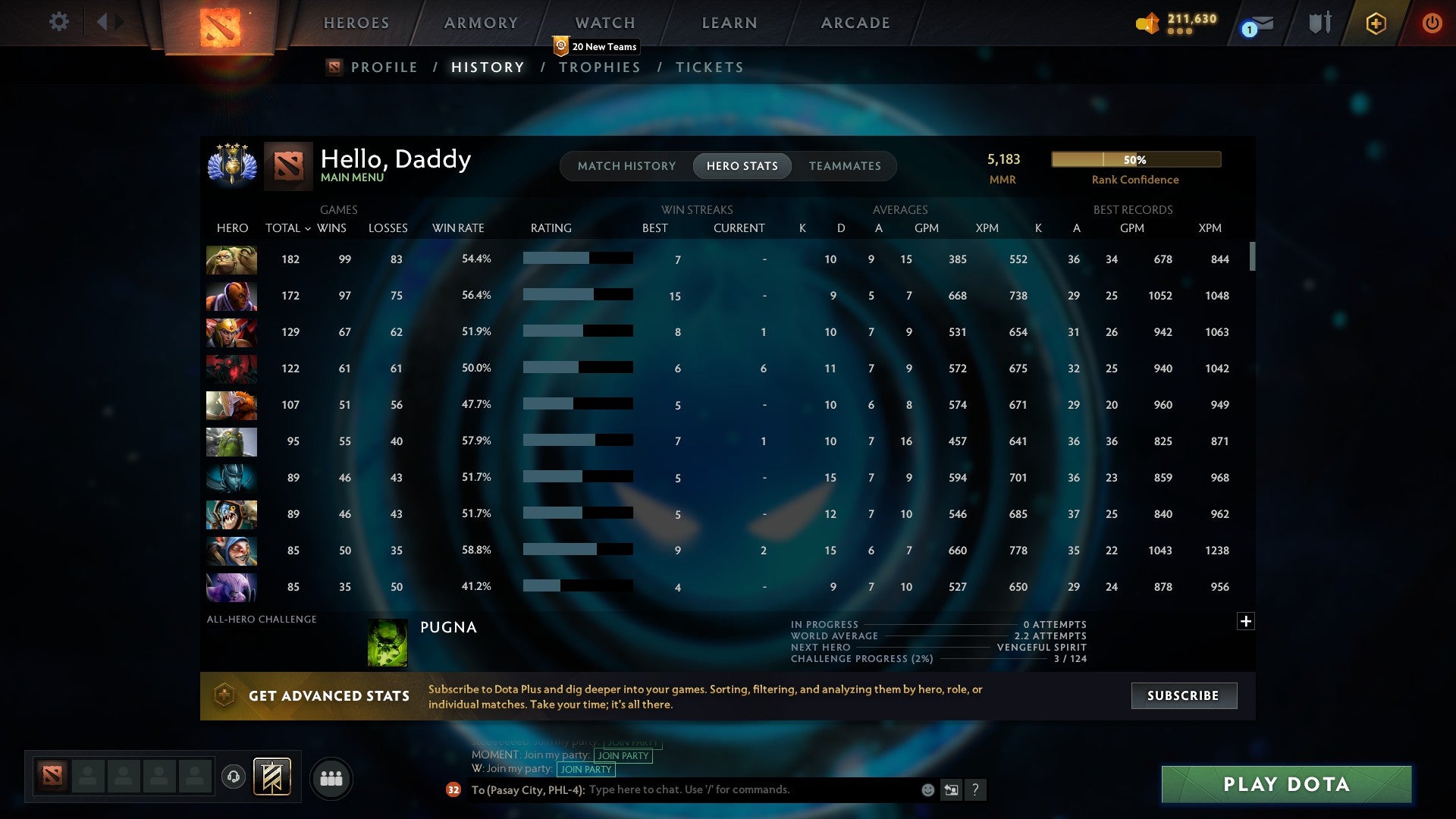The height and width of the screenshot is (819, 1456).
Task: Switch to the Teammates tab
Action: tap(845, 165)
